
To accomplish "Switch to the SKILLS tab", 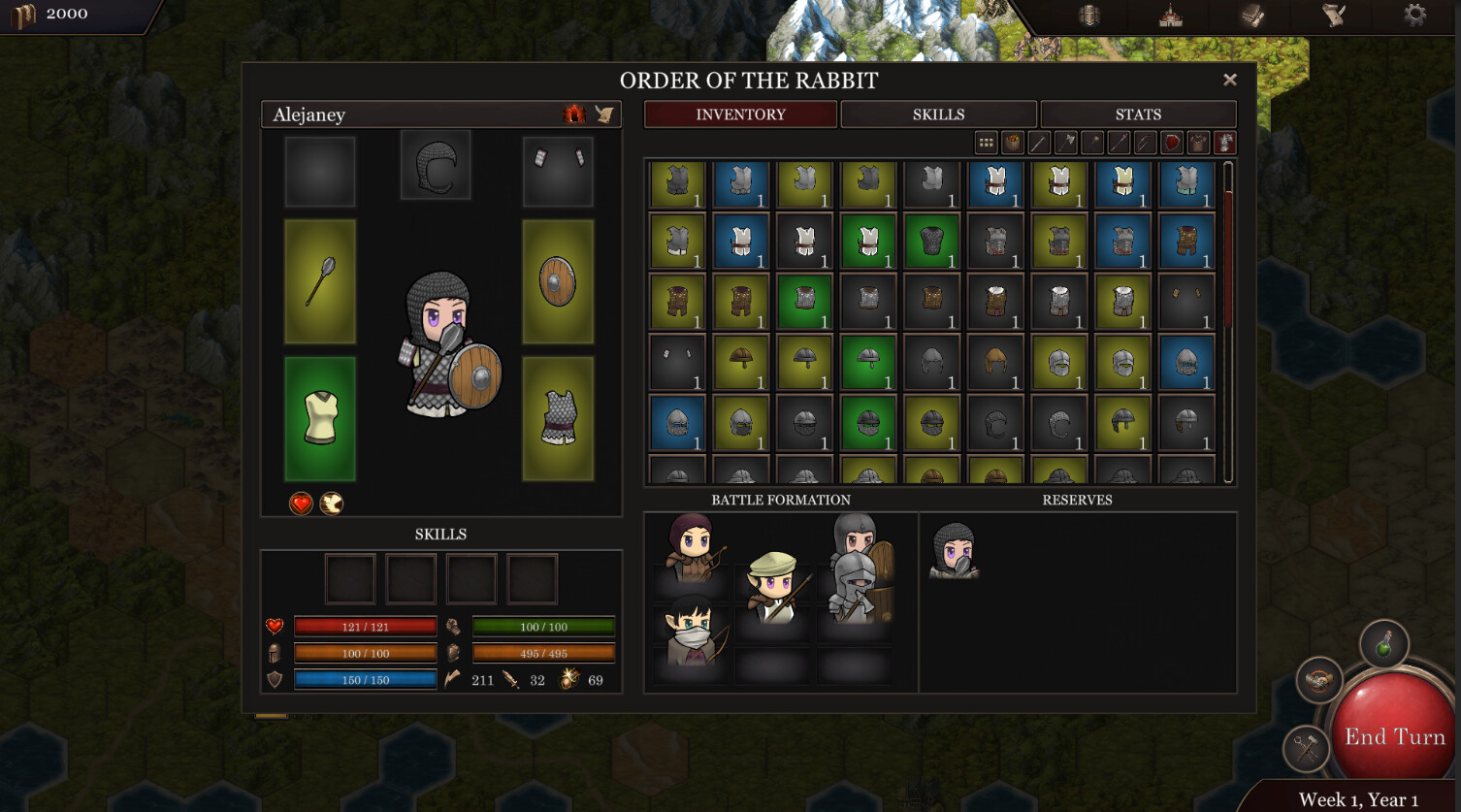I will tap(938, 114).
